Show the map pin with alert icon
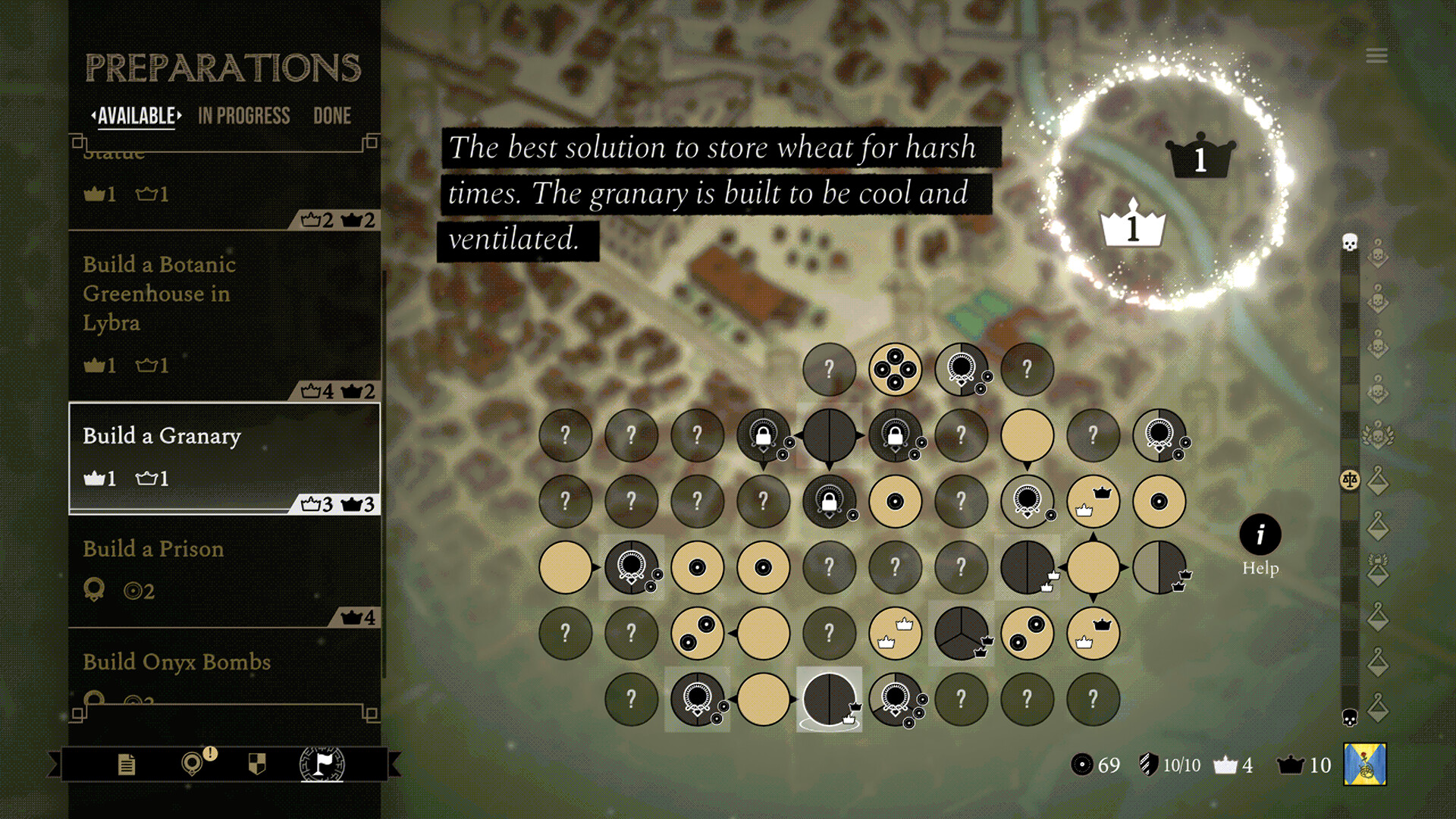 coord(193,763)
